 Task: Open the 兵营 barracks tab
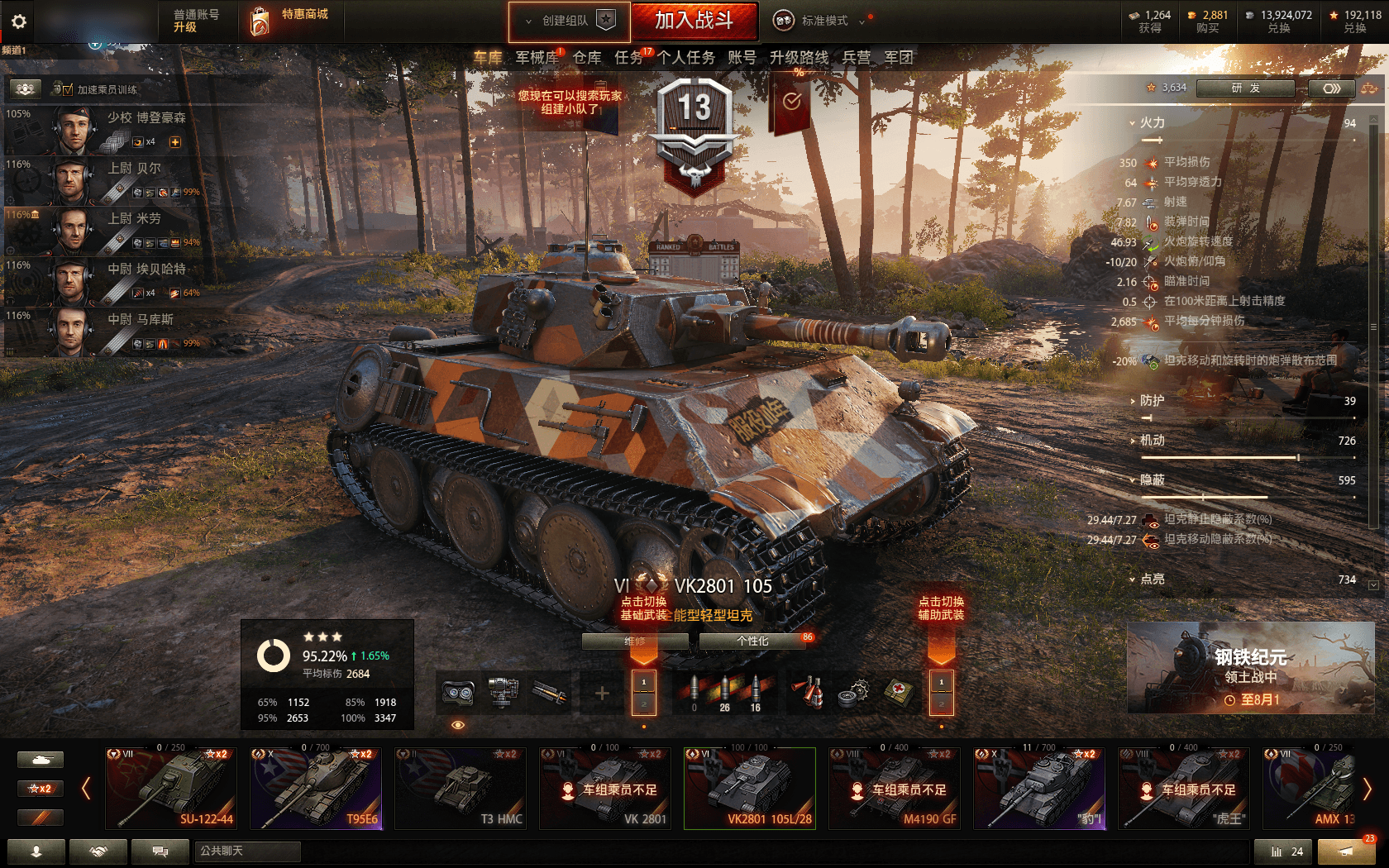(x=856, y=58)
